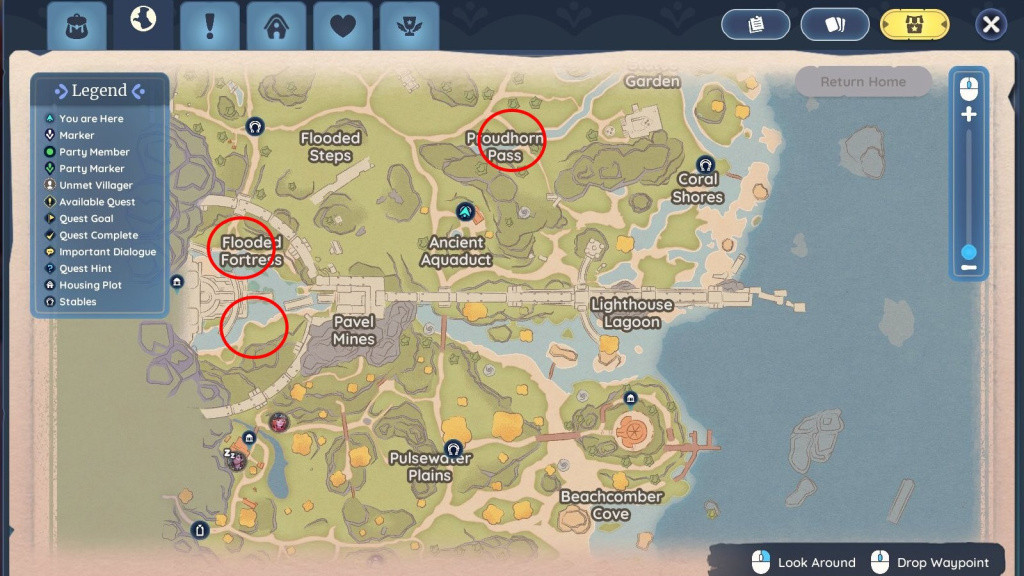Click the stables marker left of Flooded Steps
Image resolution: width=1024 pixels, height=576 pixels.
click(x=255, y=127)
